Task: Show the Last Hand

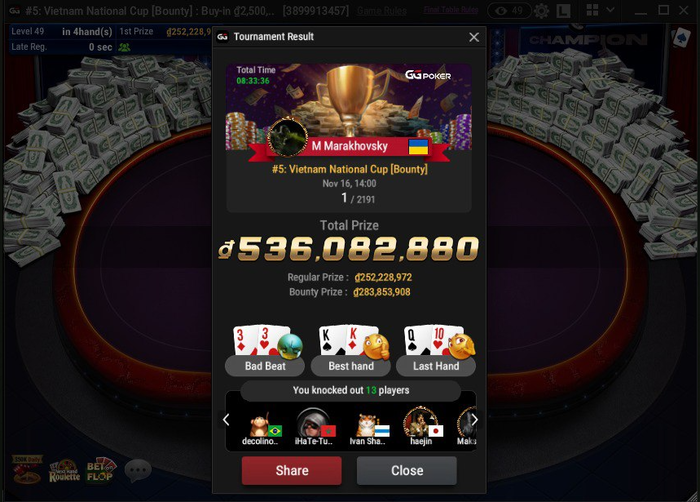Action: (x=435, y=366)
